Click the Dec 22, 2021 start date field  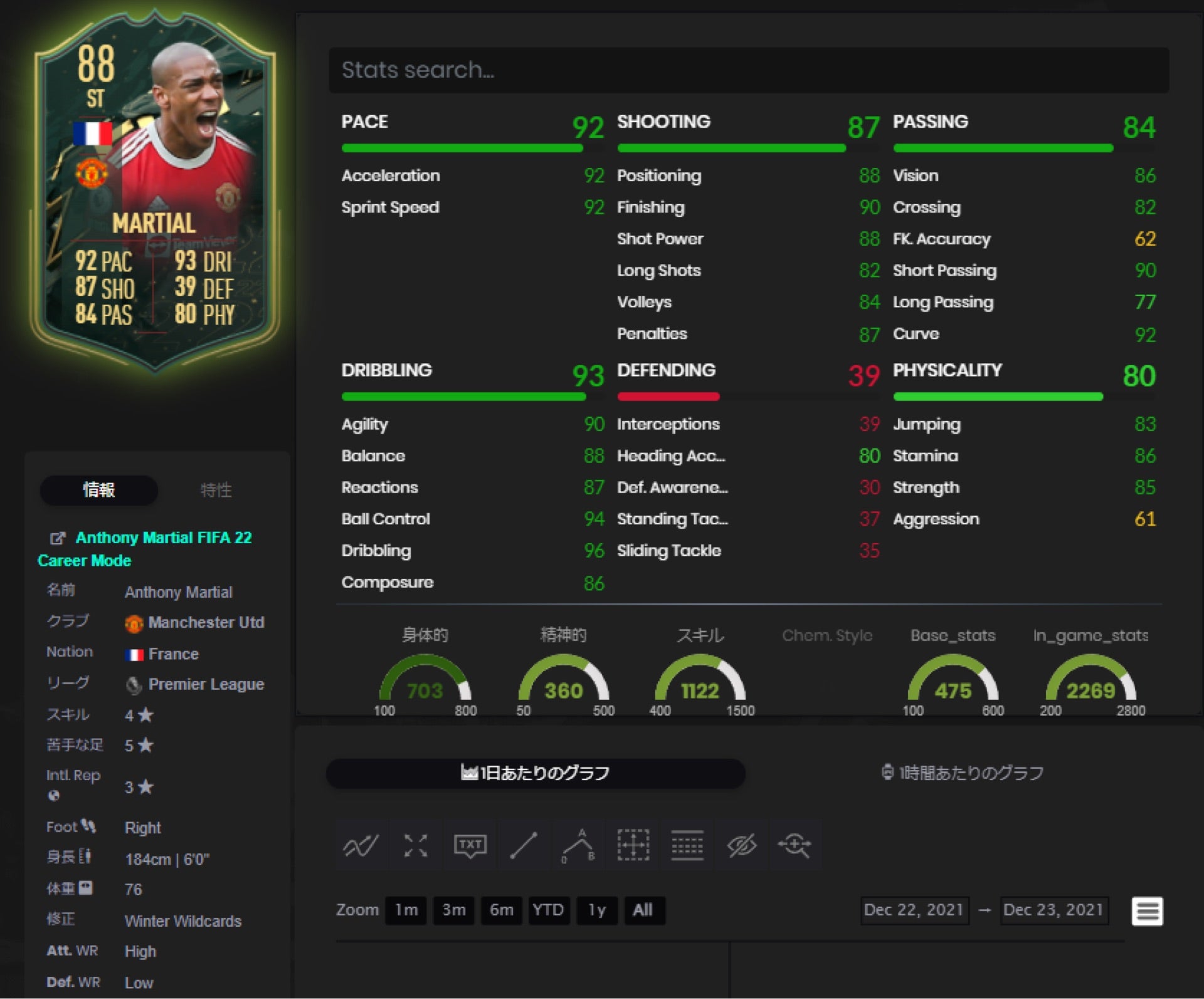913,910
